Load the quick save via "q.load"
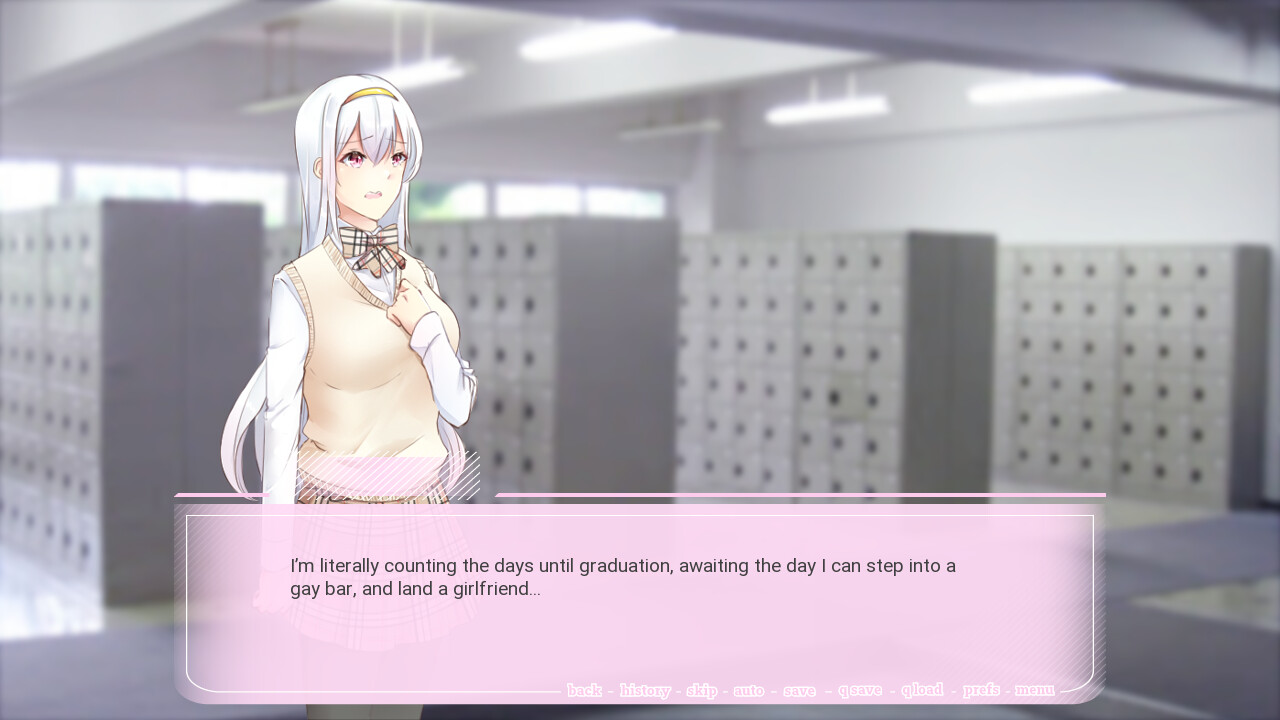The image size is (1280, 720). click(x=921, y=690)
